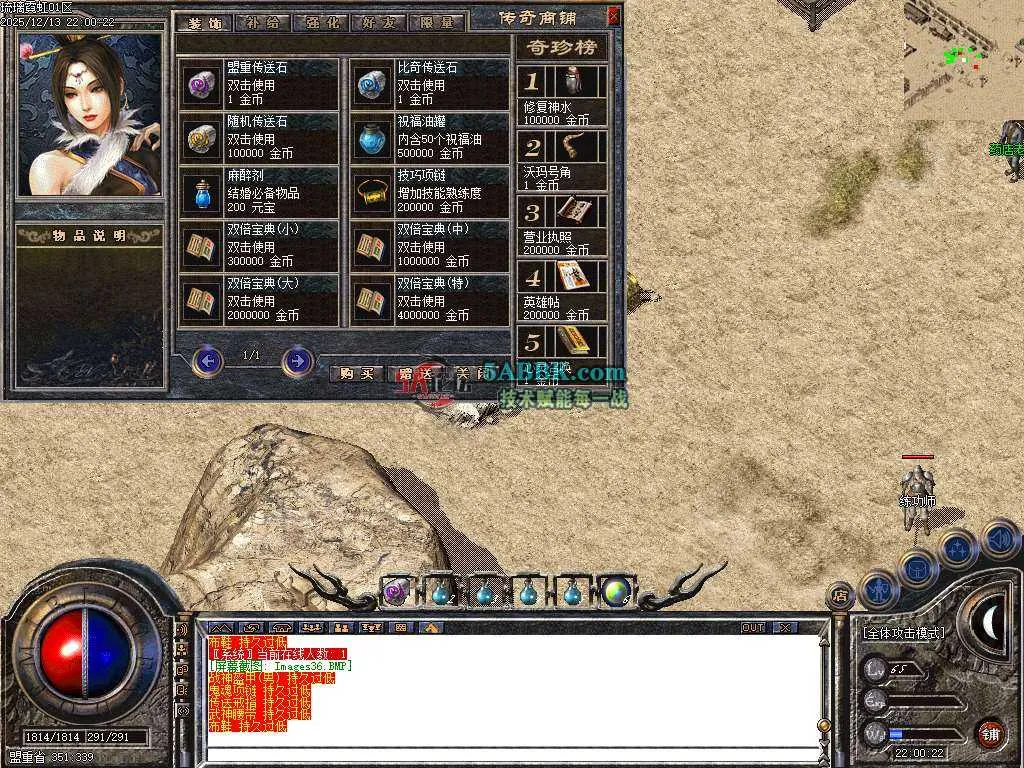Click the OUT button above chat
Screen dimensions: 1024x768
coord(752,628)
